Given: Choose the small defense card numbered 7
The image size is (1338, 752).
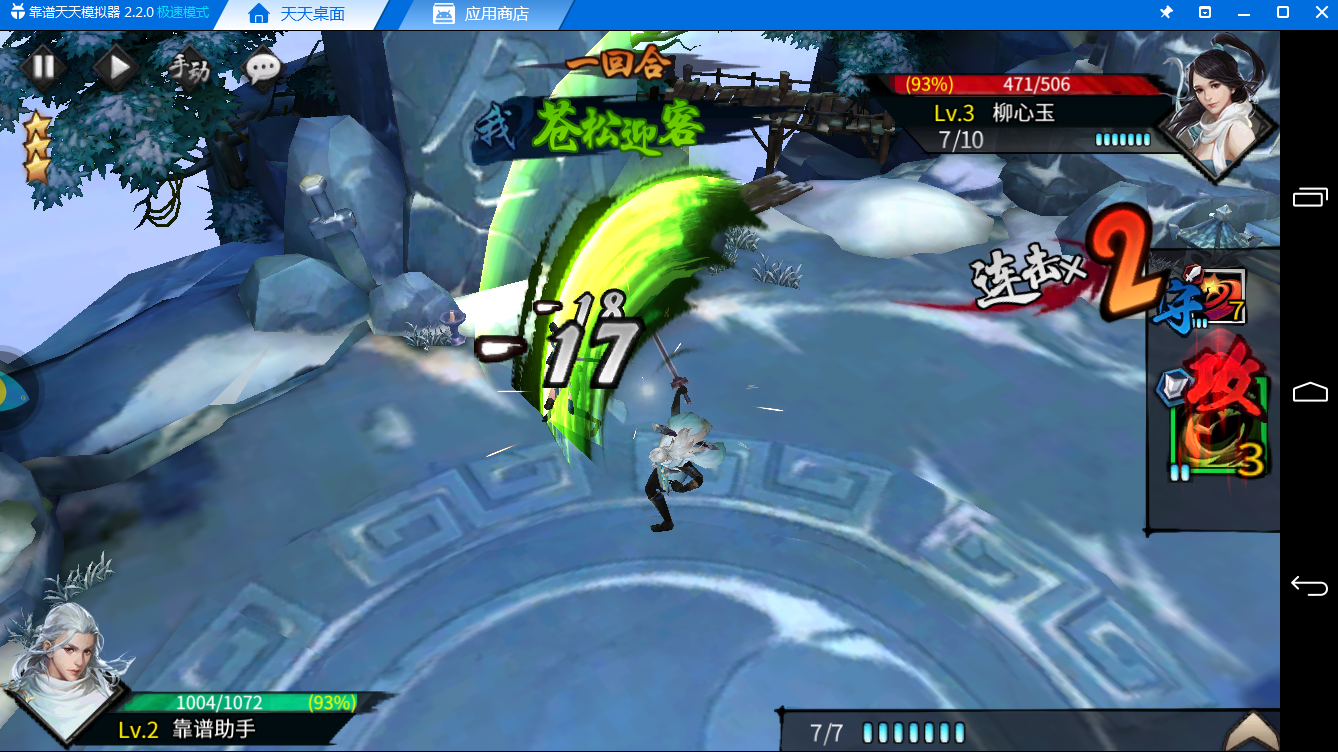Looking at the screenshot, I should click(1222, 297).
